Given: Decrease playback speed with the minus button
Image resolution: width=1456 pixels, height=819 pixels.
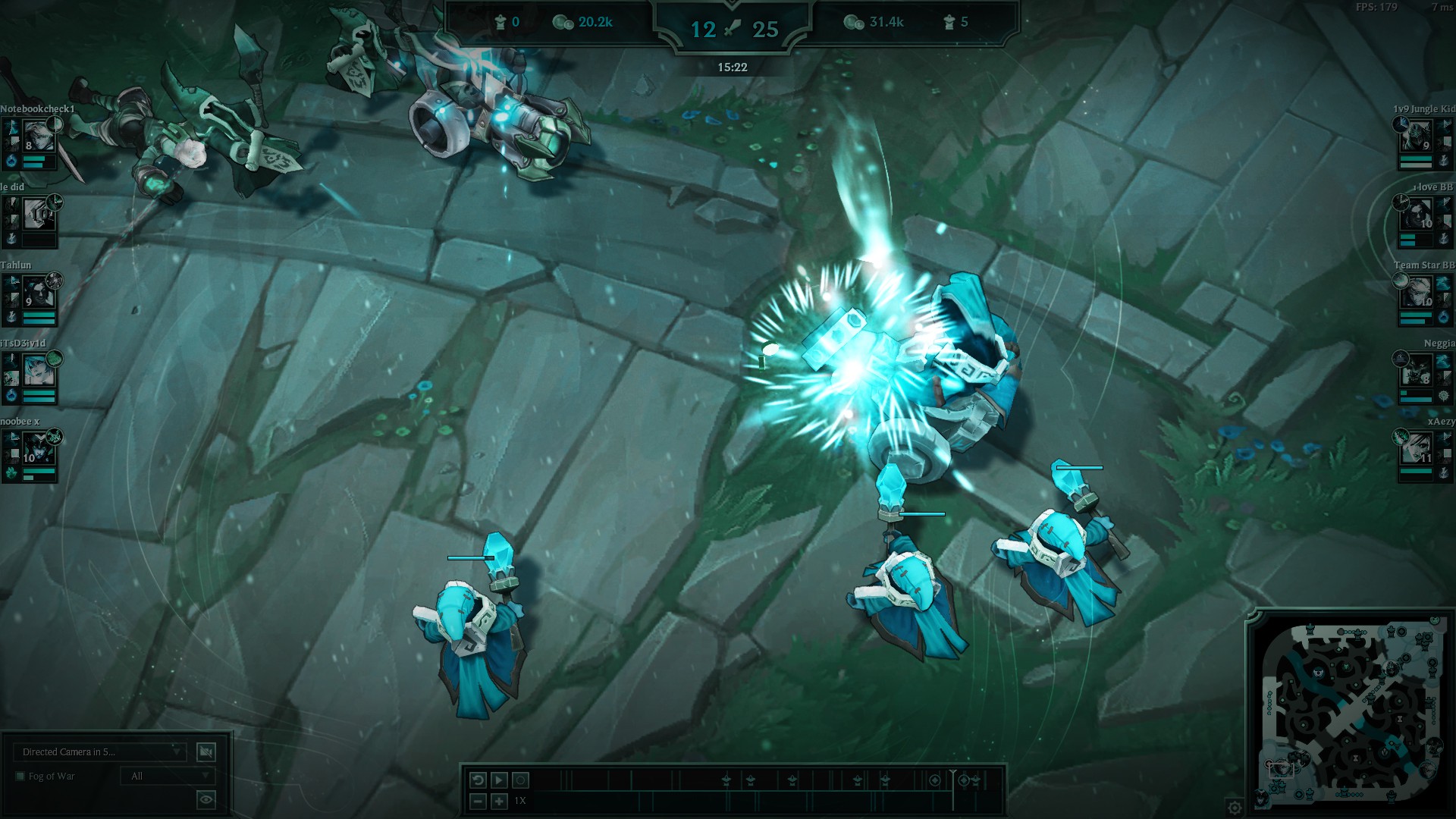Looking at the screenshot, I should pyautogui.click(x=478, y=801).
